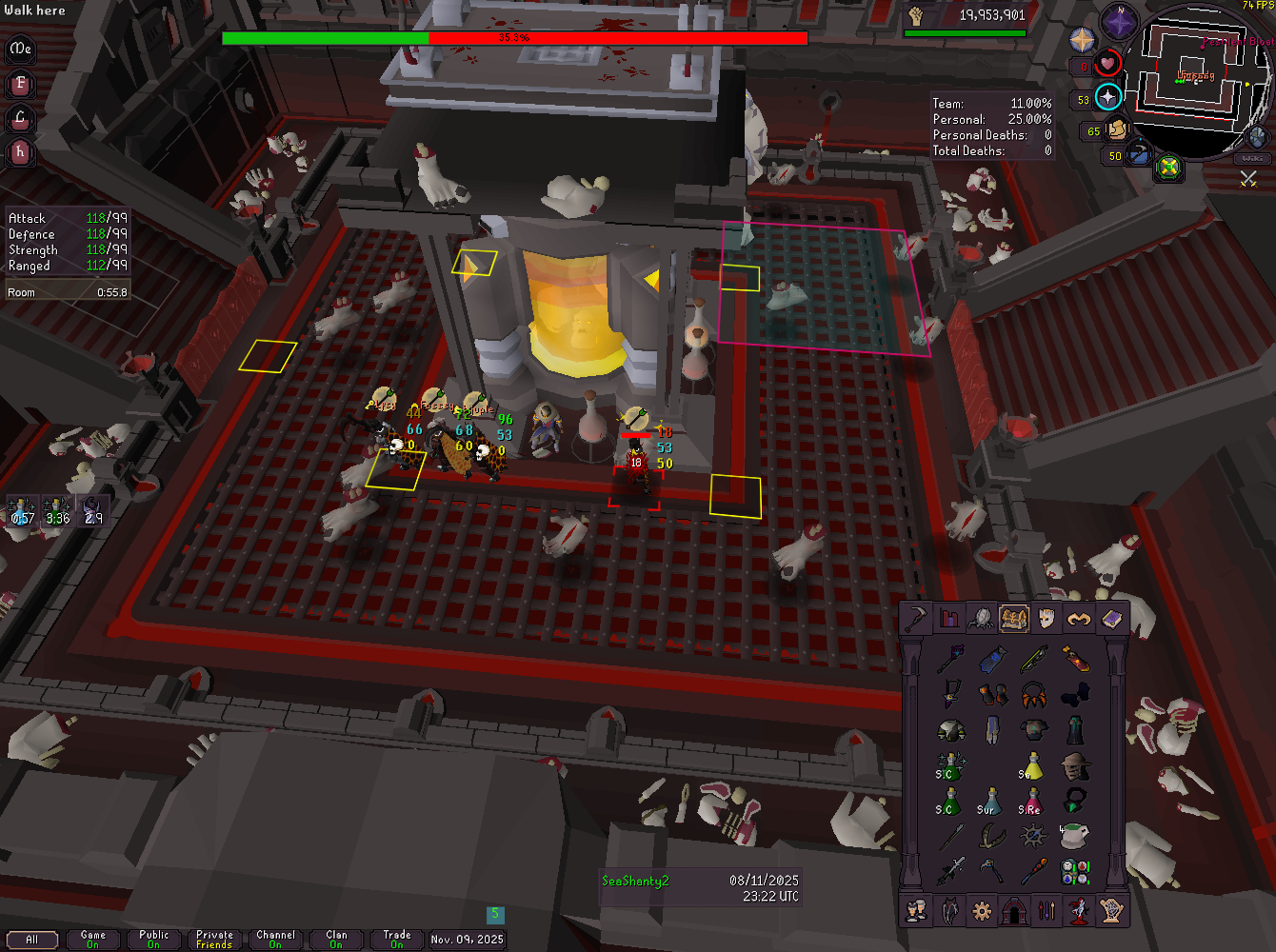Open the Wiki lookup button
Image resolution: width=1276 pixels, height=952 pixels.
1254,157
